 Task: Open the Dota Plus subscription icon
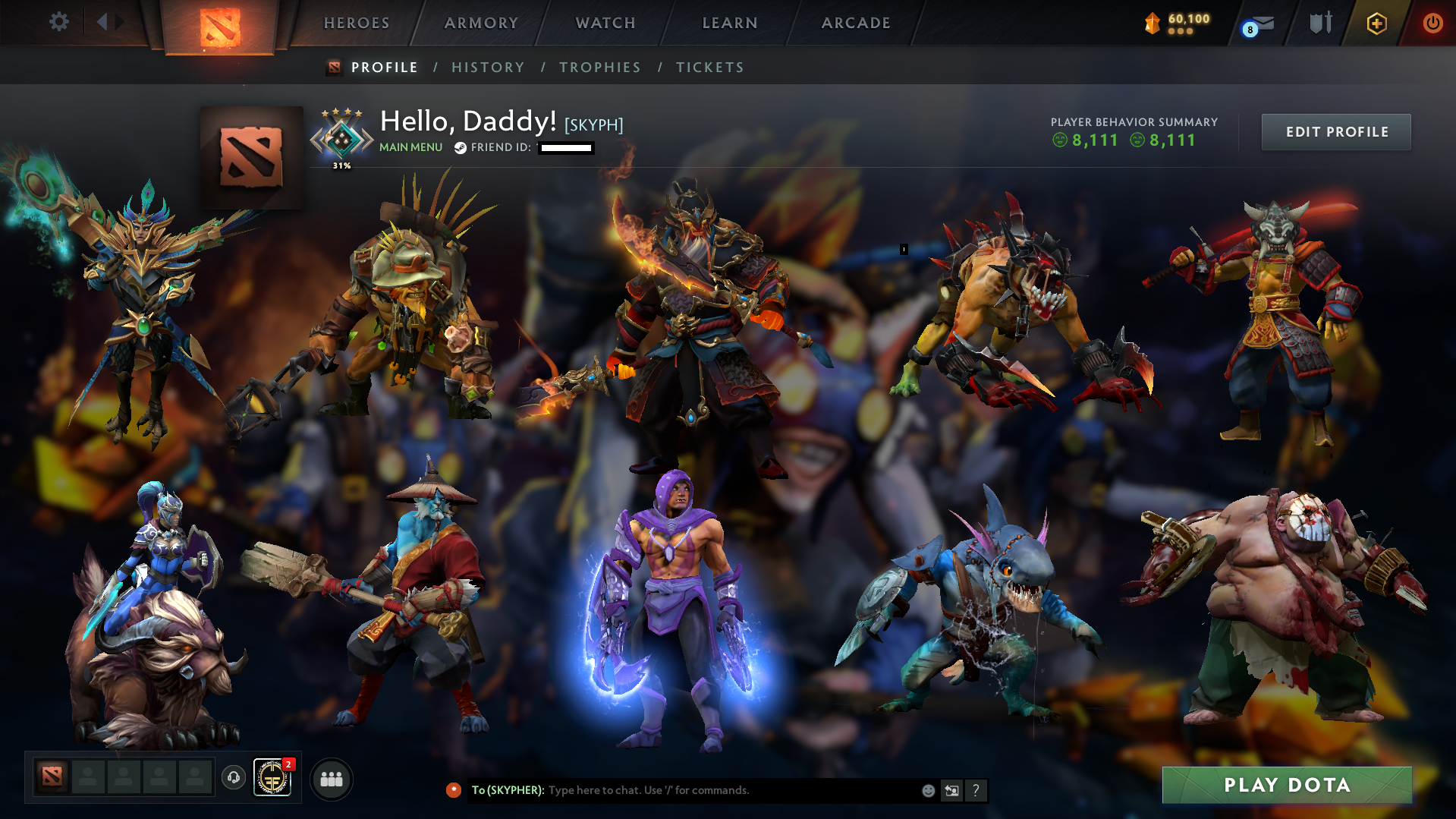click(x=1376, y=23)
